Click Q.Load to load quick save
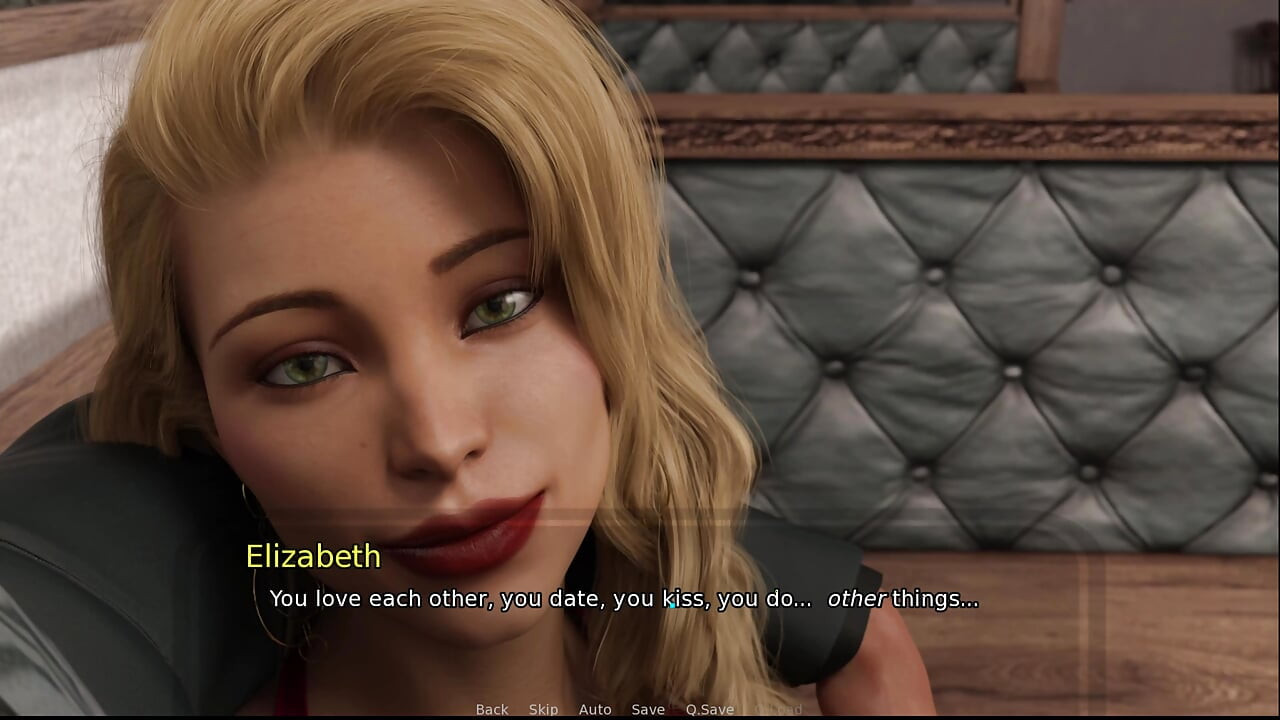The width and height of the screenshot is (1280, 720). click(778, 709)
